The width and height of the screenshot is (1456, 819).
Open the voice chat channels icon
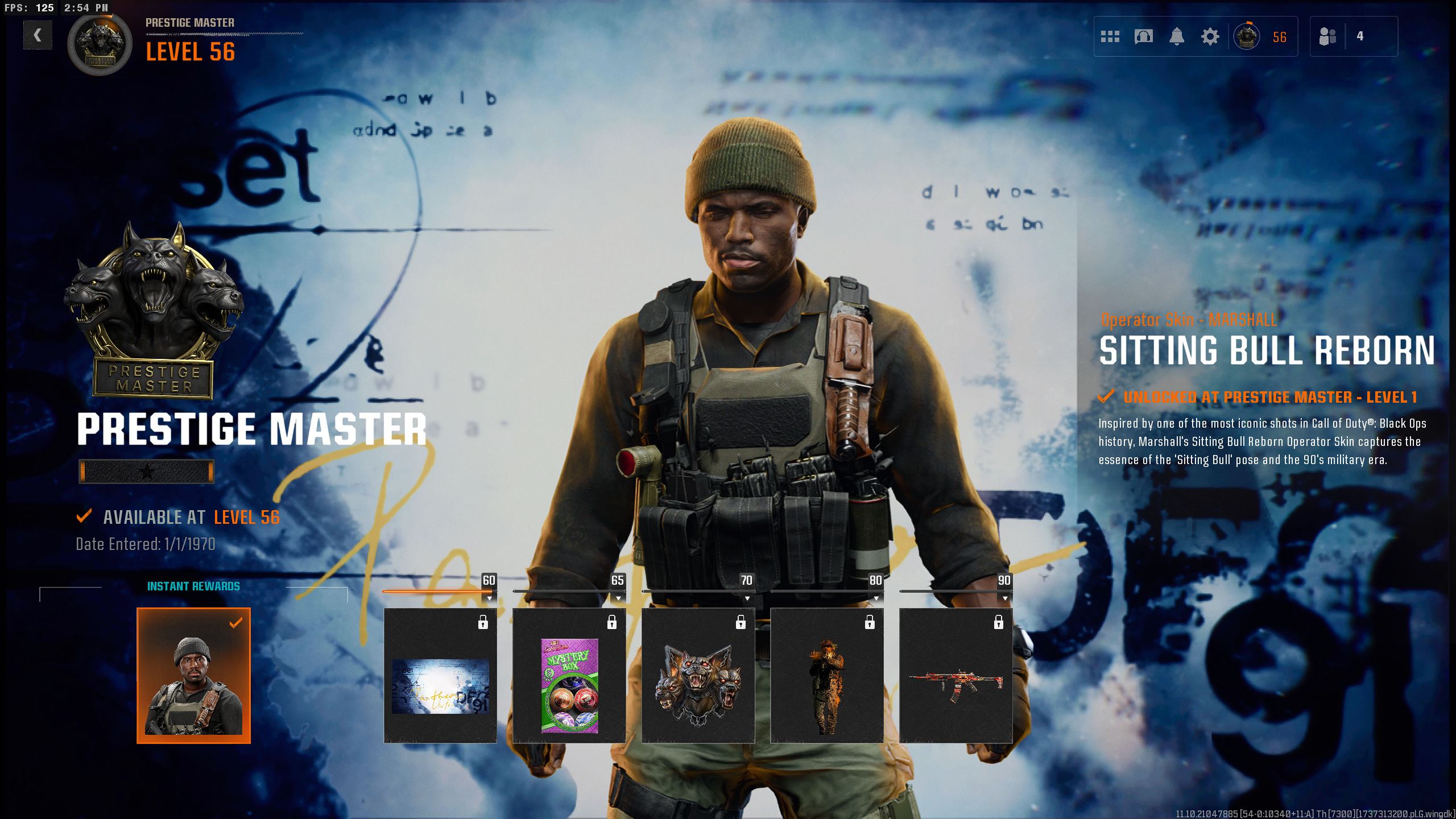(1144, 36)
